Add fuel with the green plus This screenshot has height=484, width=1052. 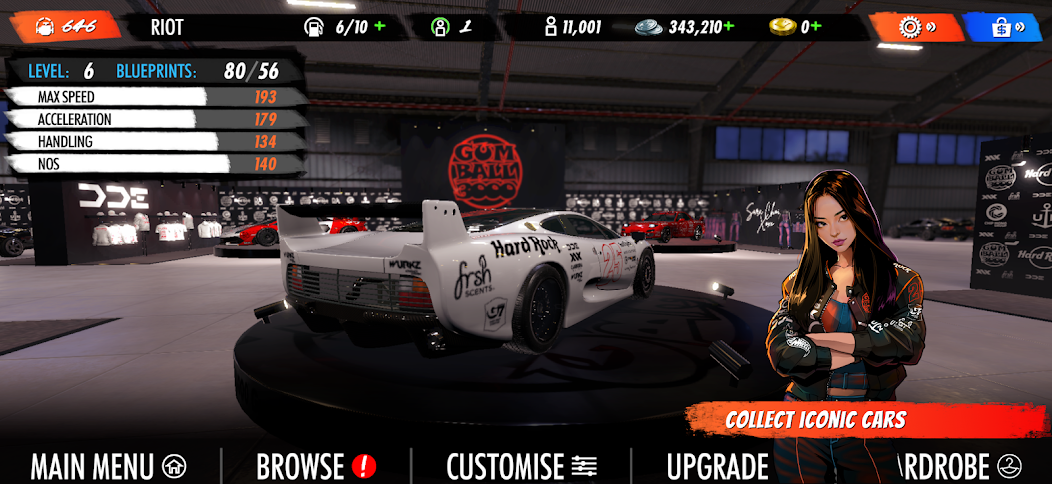[x=380, y=27]
